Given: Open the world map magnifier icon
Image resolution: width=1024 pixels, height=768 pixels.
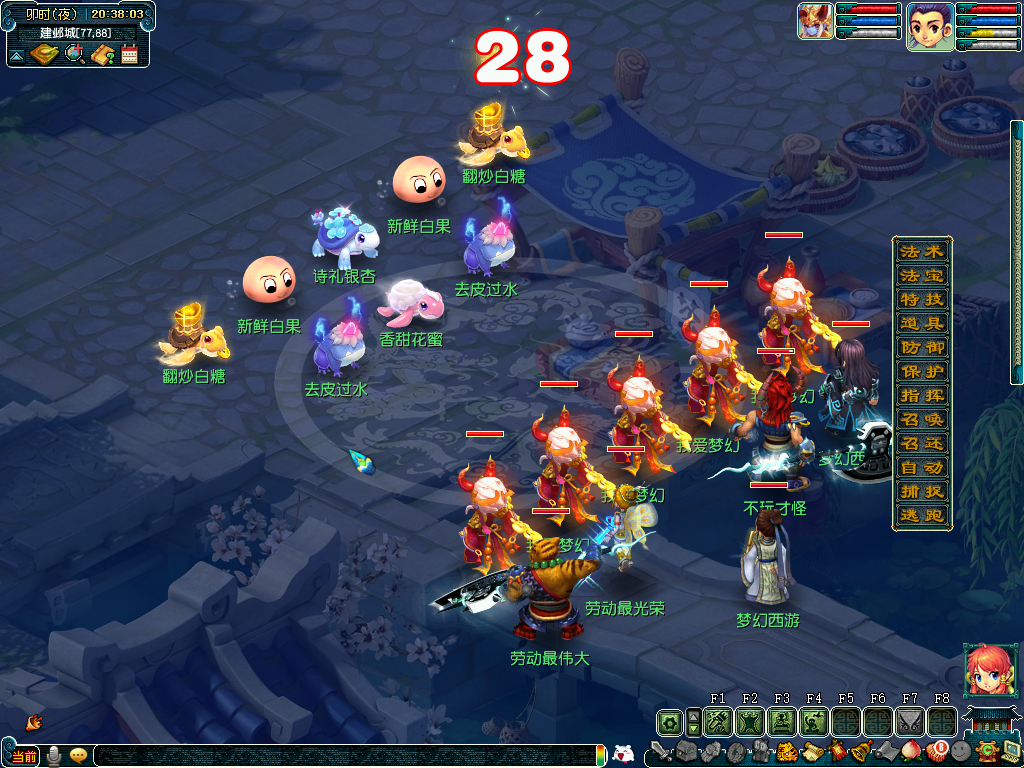Looking at the screenshot, I should click(75, 54).
